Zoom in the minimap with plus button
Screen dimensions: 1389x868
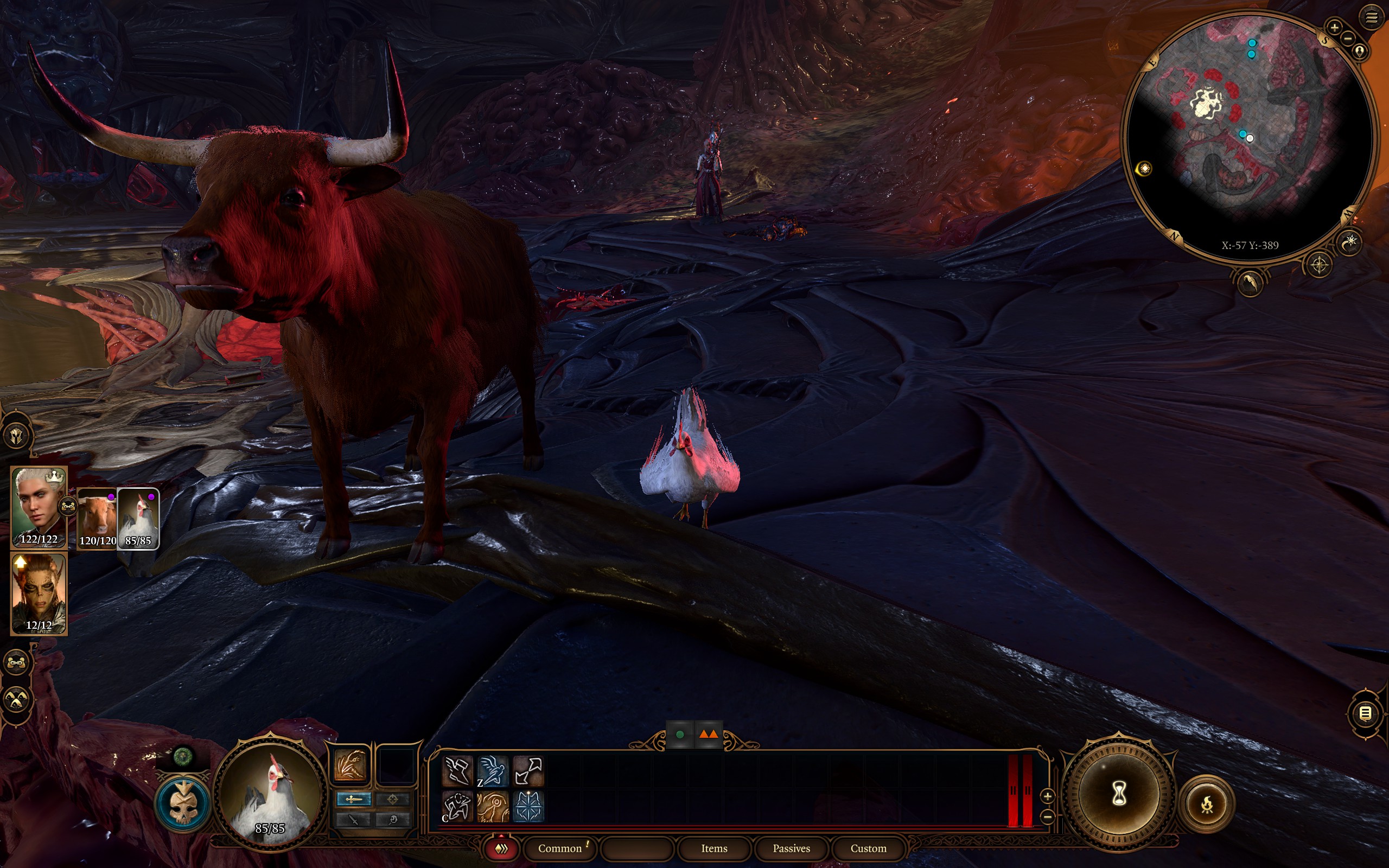(1334, 27)
